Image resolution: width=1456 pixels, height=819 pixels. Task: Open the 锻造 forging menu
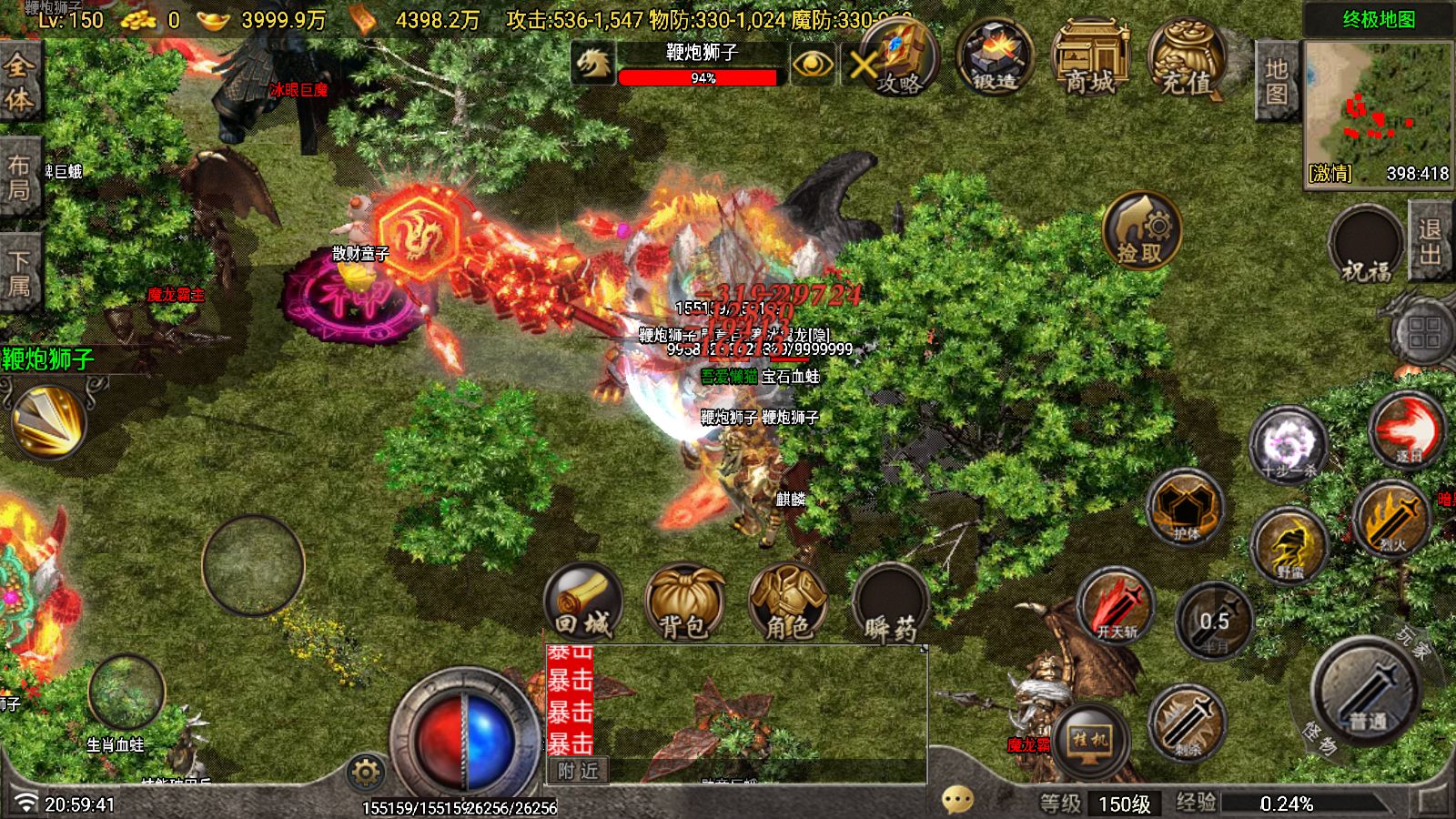[995, 59]
